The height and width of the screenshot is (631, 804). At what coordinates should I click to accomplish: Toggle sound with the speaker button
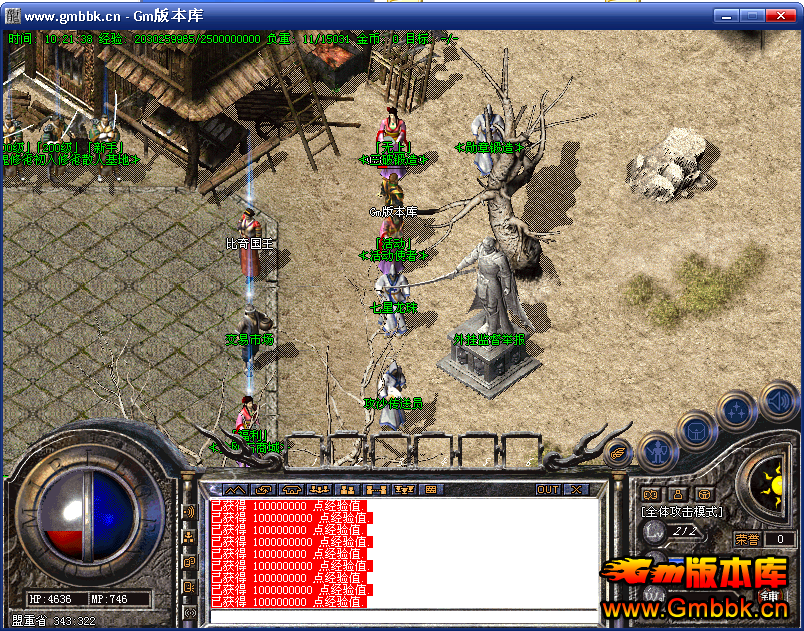(x=778, y=403)
